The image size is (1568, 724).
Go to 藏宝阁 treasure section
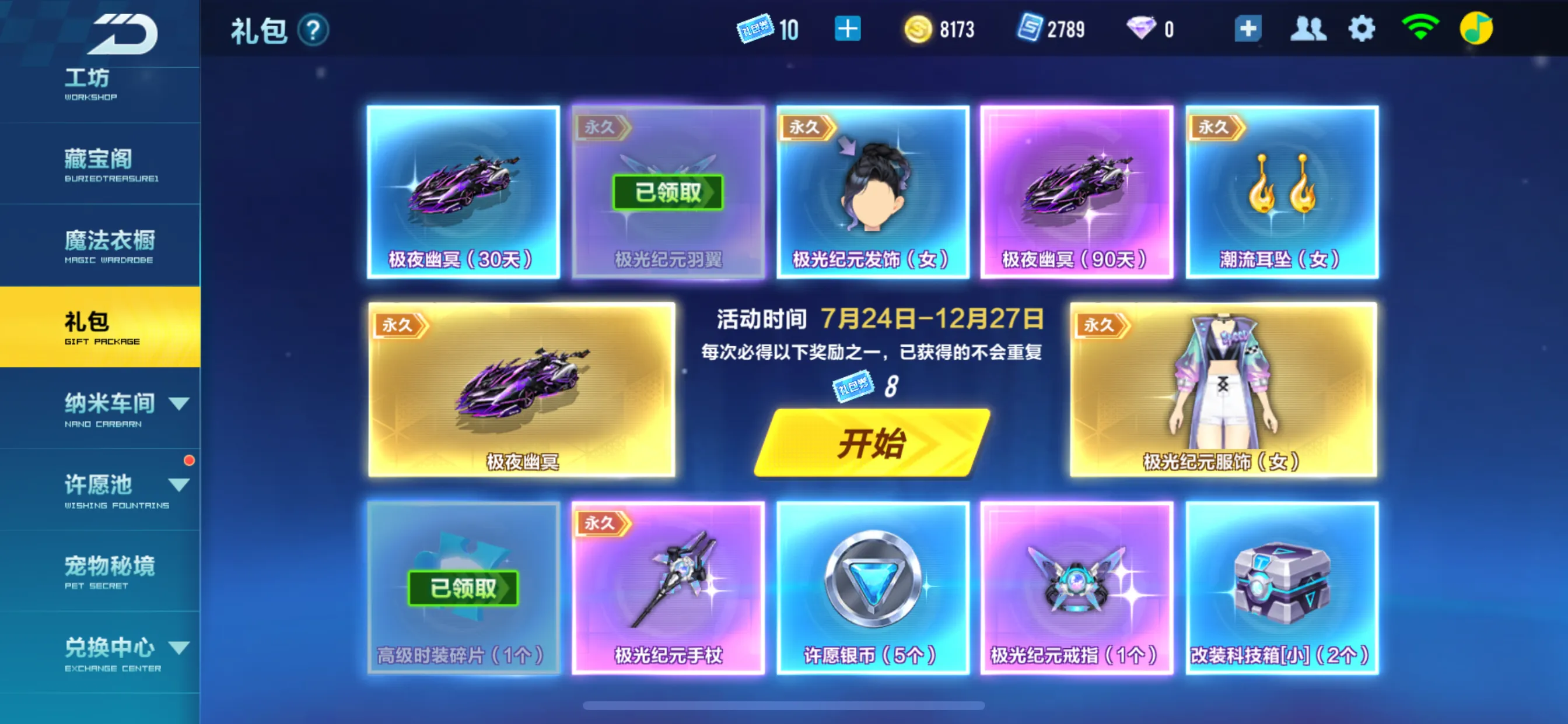click(x=100, y=164)
